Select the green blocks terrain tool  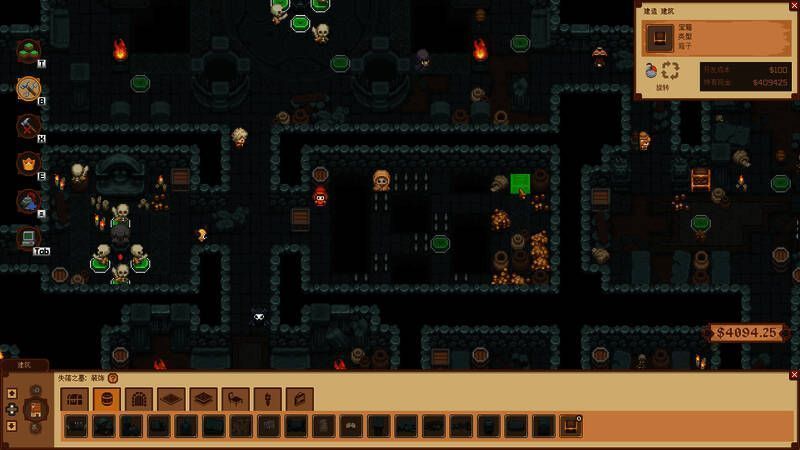pyautogui.click(x=29, y=51)
